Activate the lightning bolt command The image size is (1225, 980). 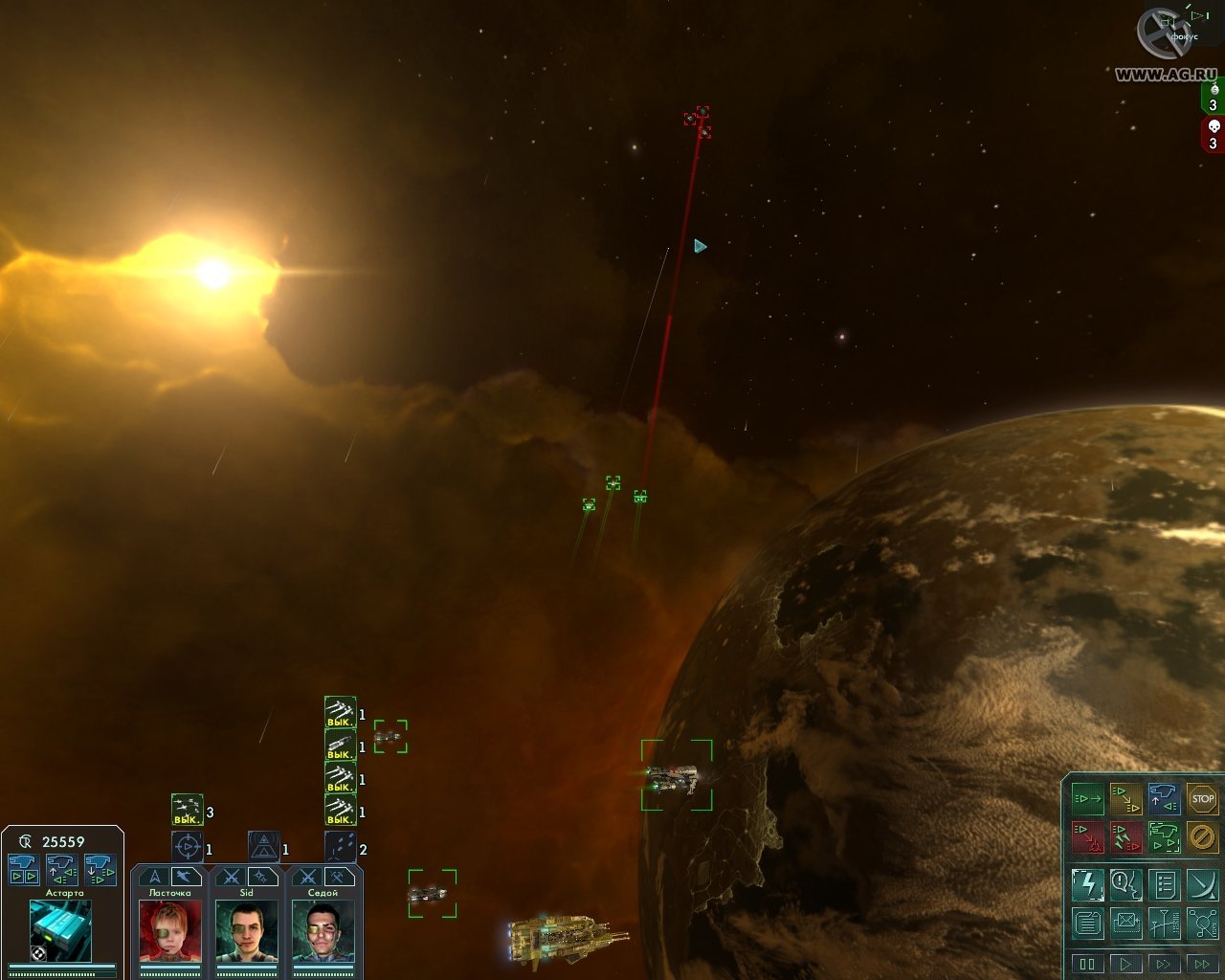pos(1087,884)
